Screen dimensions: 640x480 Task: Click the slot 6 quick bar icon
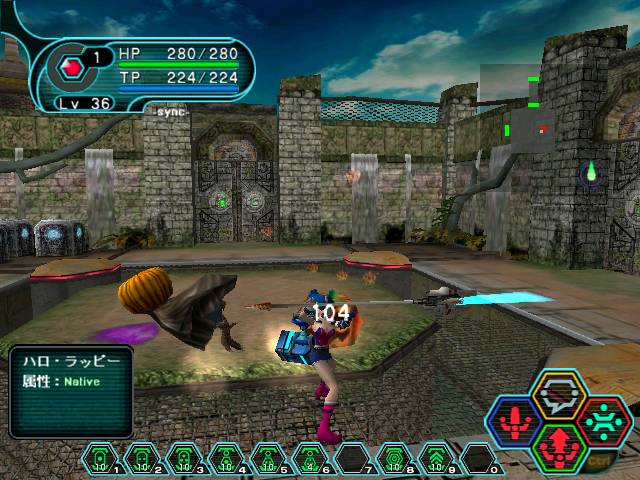coord(309,459)
